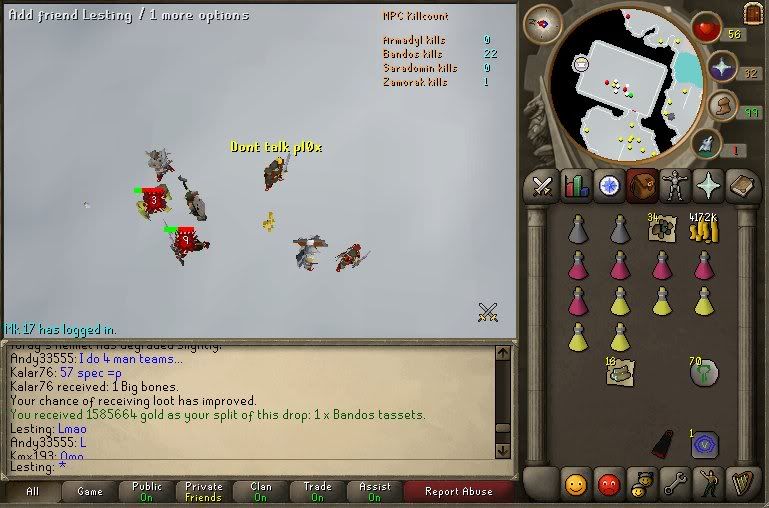The height and width of the screenshot is (508, 769).
Task: Open the worn equipment tab
Action: pyautogui.click(x=675, y=185)
